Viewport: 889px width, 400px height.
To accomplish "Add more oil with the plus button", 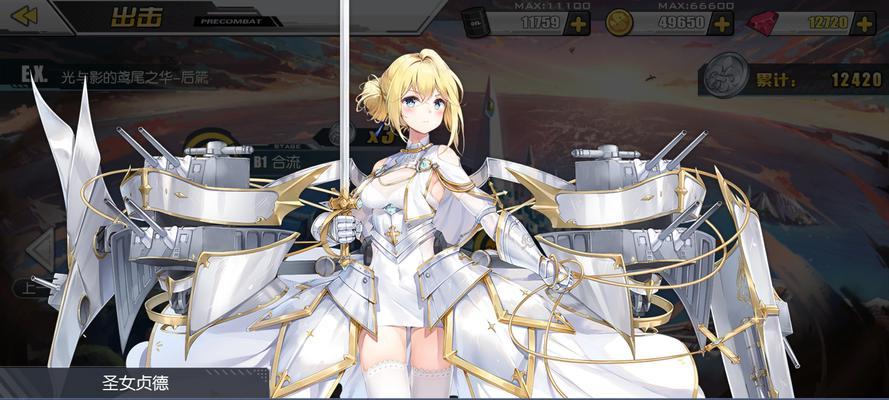I will click(x=577, y=22).
